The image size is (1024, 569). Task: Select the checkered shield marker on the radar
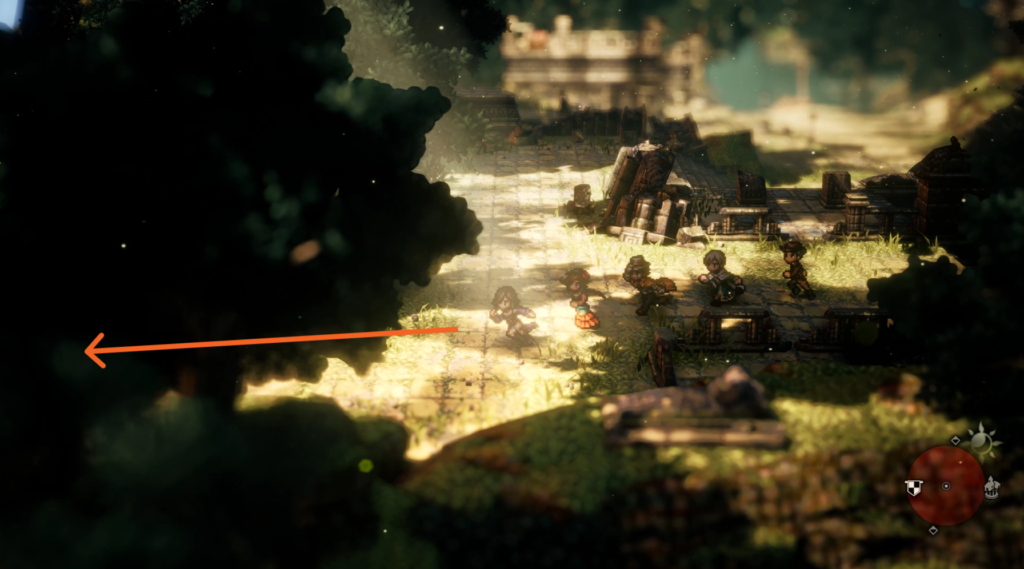(912, 487)
